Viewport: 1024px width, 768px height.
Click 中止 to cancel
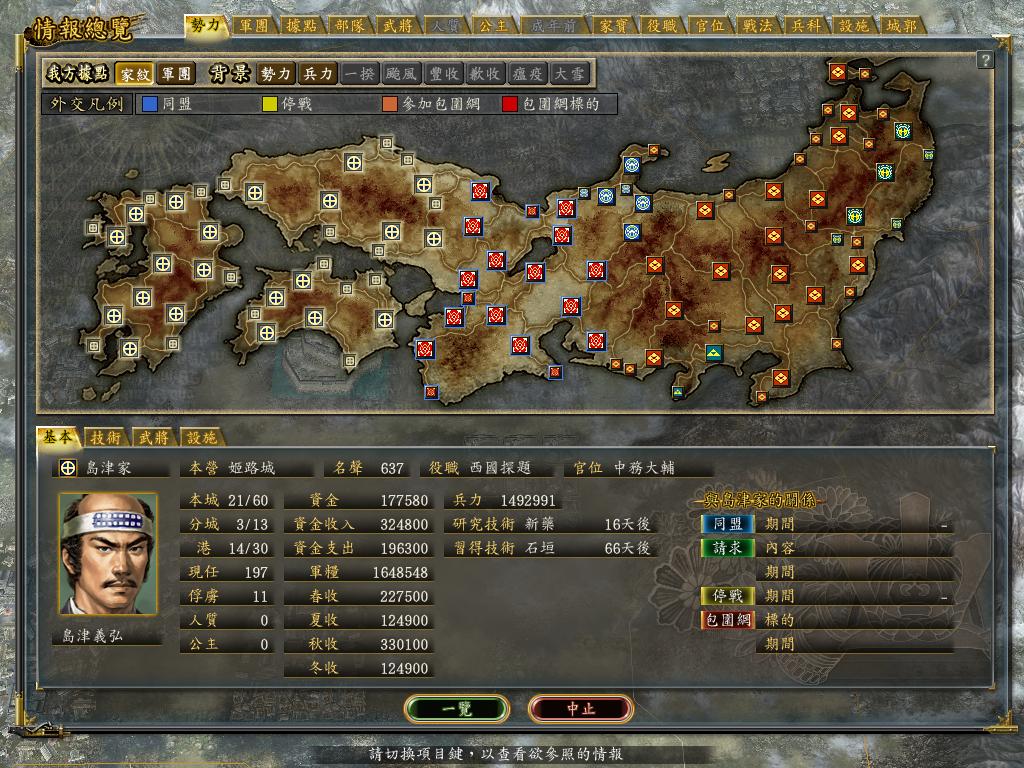pyautogui.click(x=581, y=708)
